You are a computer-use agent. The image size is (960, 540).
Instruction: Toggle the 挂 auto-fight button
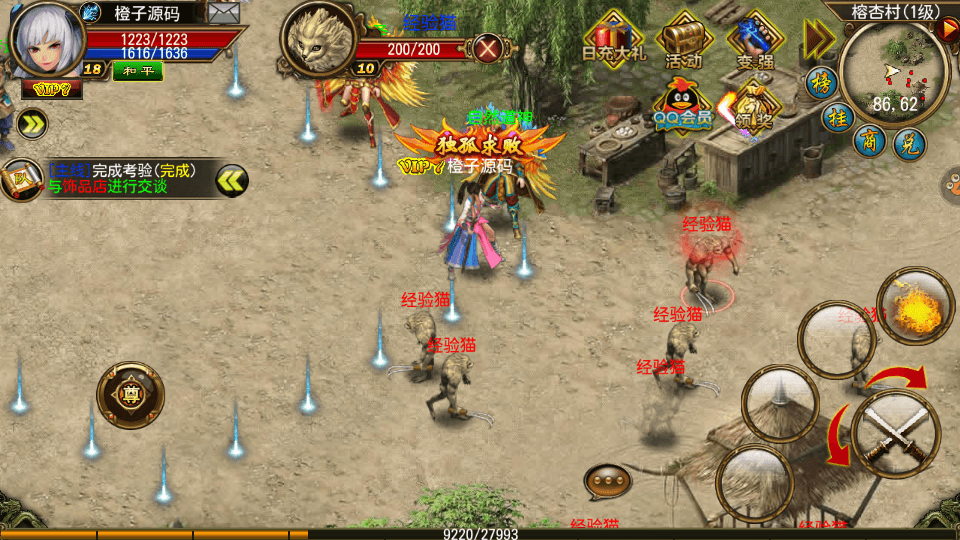pos(836,117)
